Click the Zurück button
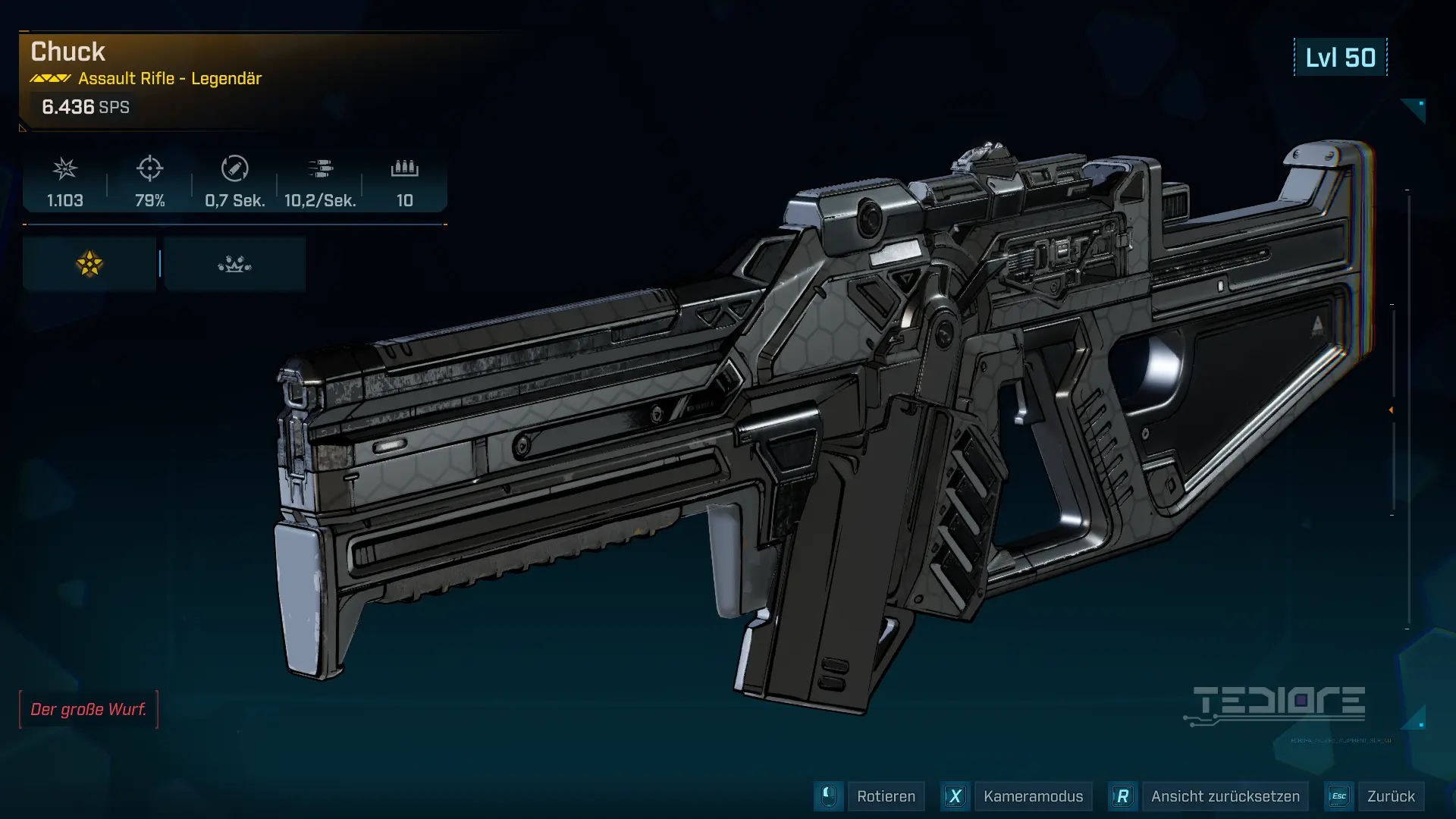 tap(1390, 796)
